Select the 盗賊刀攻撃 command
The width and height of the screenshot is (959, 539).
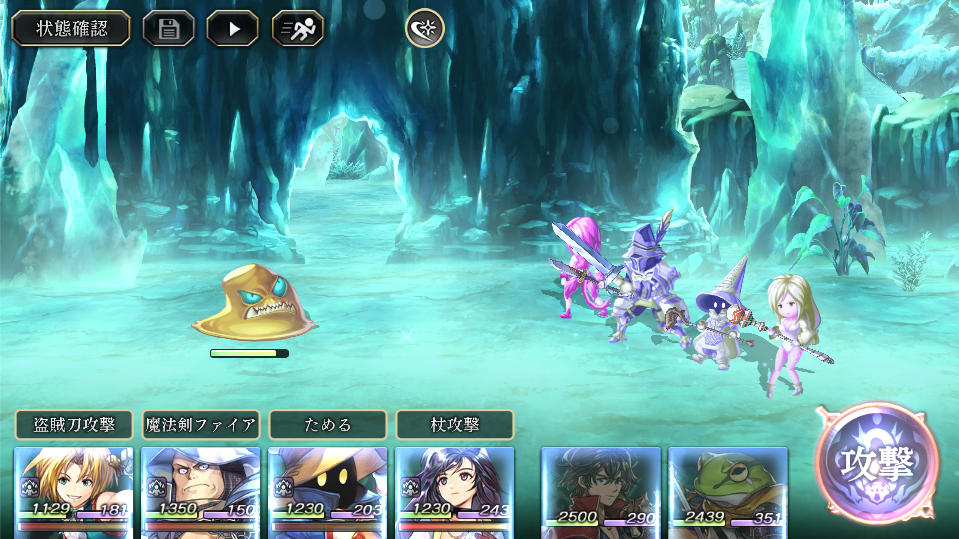tap(74, 425)
